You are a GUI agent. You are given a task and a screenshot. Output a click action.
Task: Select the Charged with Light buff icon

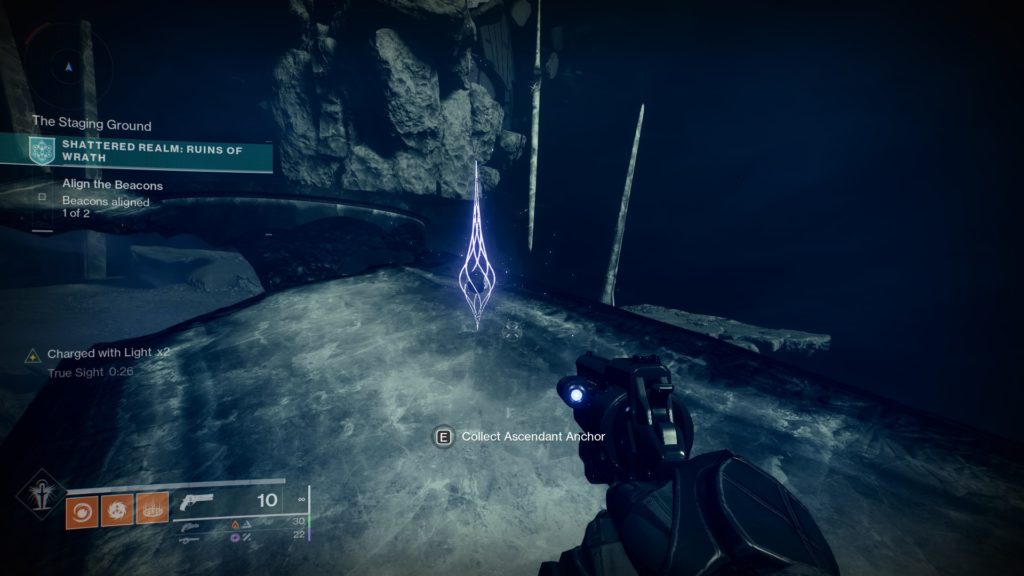(33, 355)
